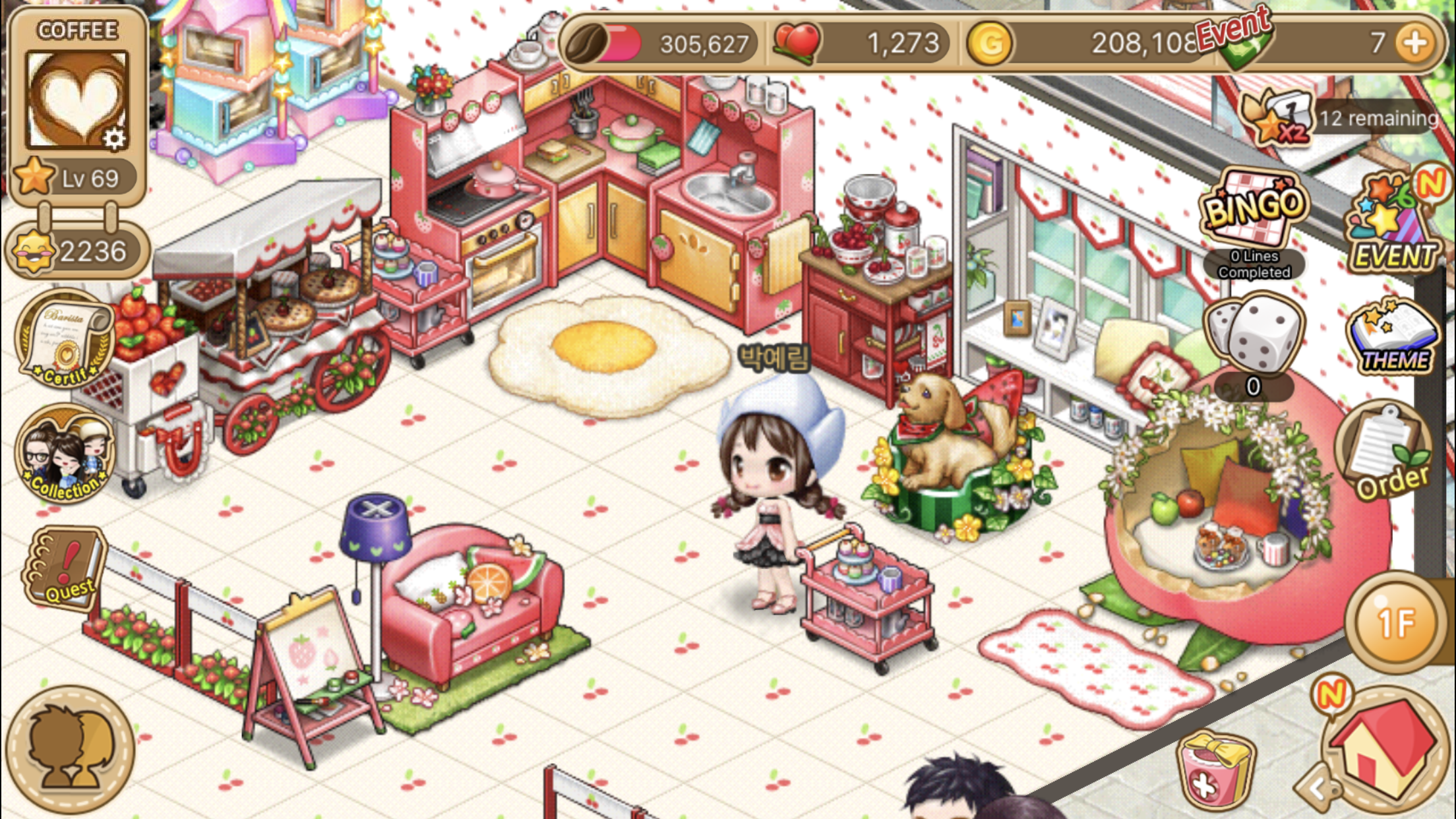
Task: Tap the plus button to add gems
Action: point(1415,44)
